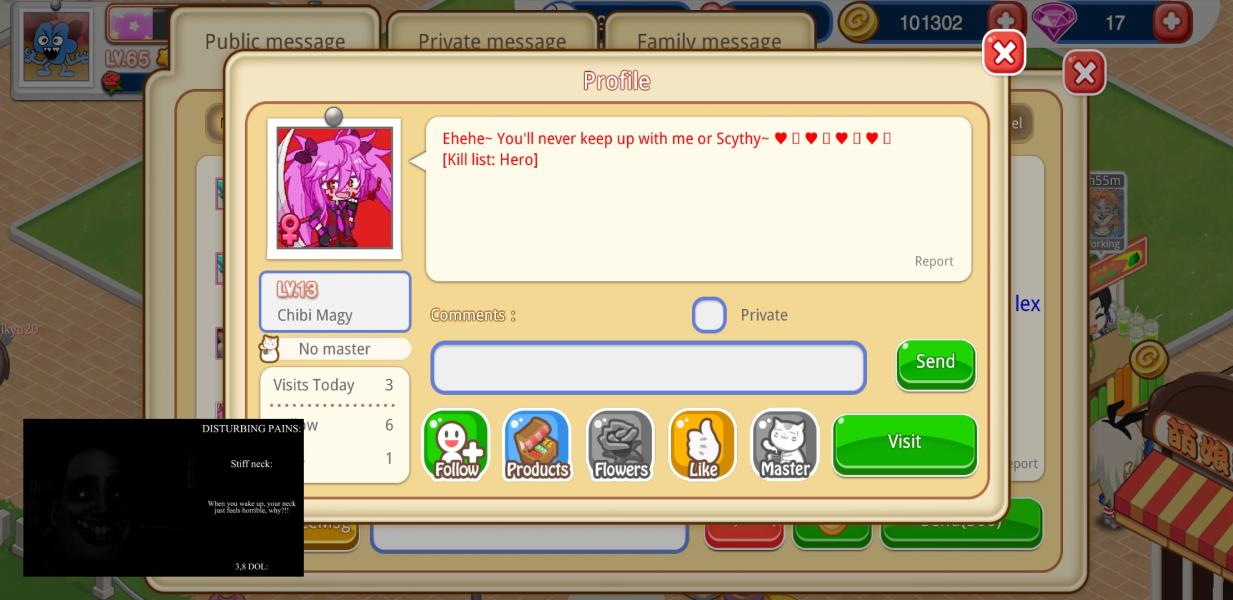Focus the Comments text field
This screenshot has height=600, width=1233.
click(x=648, y=368)
